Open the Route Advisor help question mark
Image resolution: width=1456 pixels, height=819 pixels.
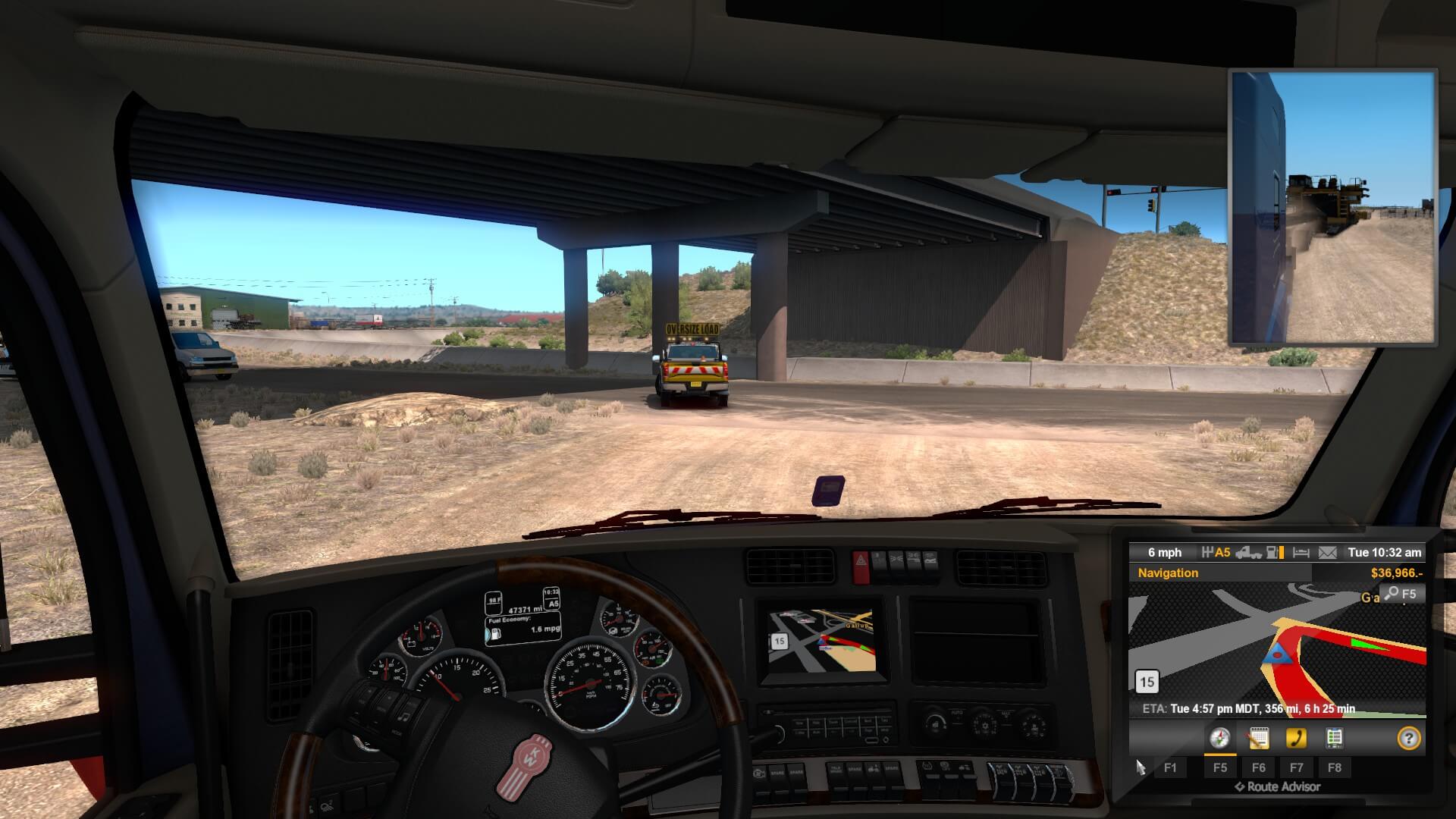1408,738
